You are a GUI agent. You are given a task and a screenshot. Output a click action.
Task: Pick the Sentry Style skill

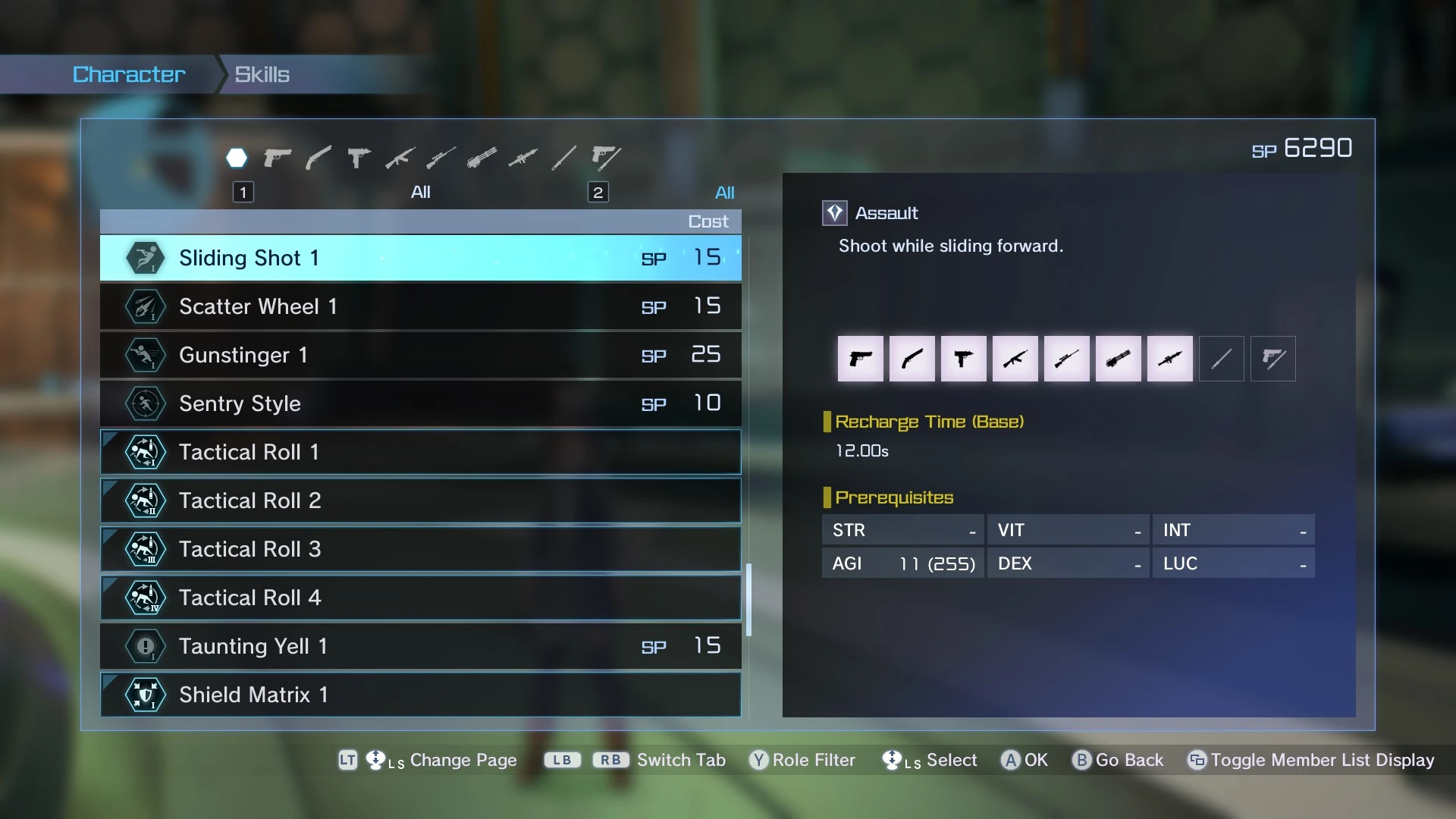[420, 403]
